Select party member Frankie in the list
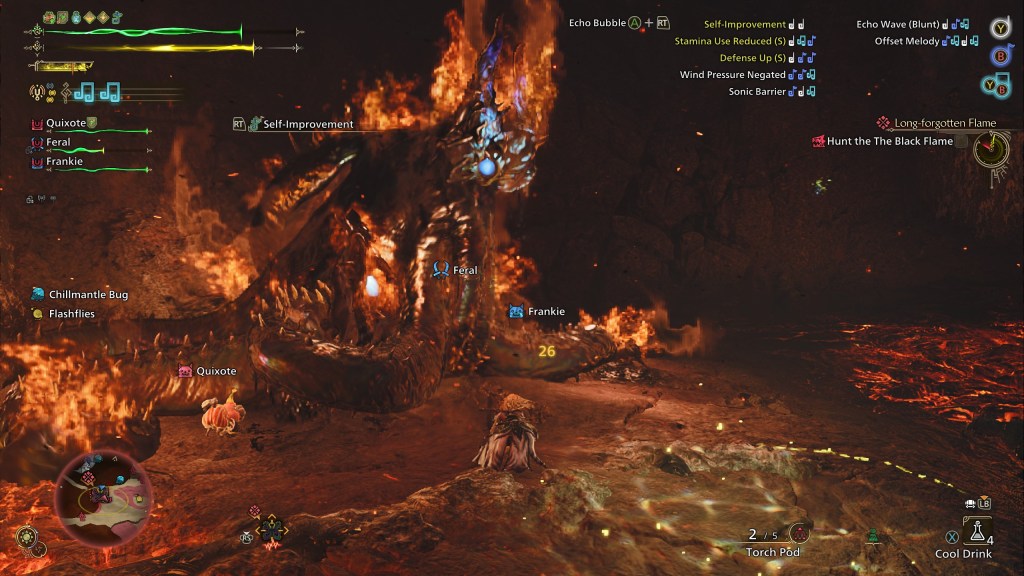This screenshot has height=576, width=1024. [x=64, y=162]
